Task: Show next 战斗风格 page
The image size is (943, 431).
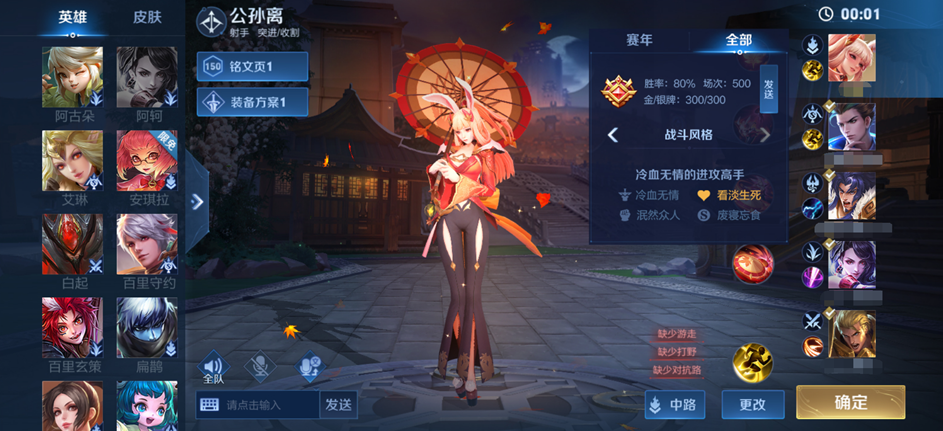Action: click(765, 135)
